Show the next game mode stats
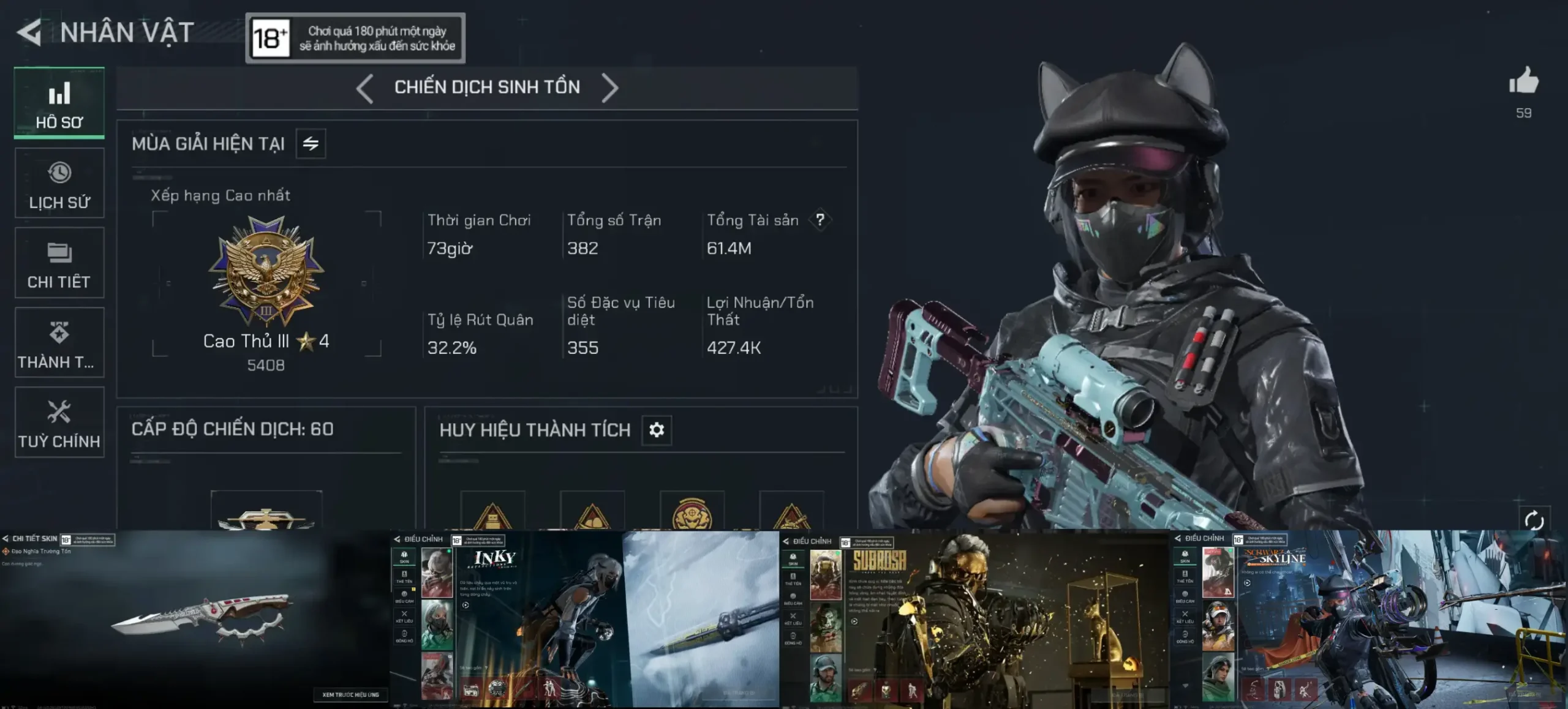 click(x=609, y=88)
